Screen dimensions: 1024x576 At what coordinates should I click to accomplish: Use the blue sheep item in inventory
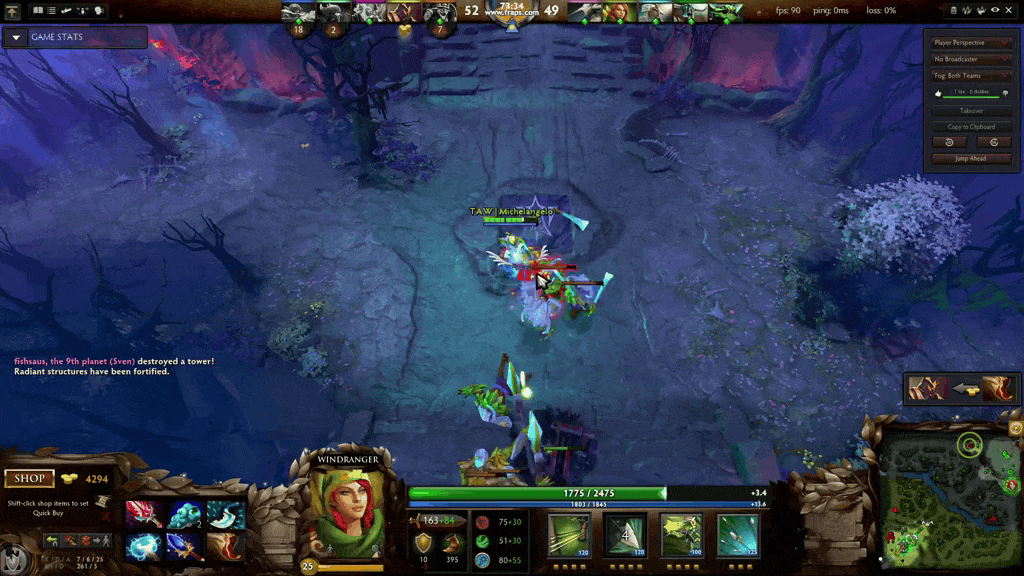coord(185,515)
